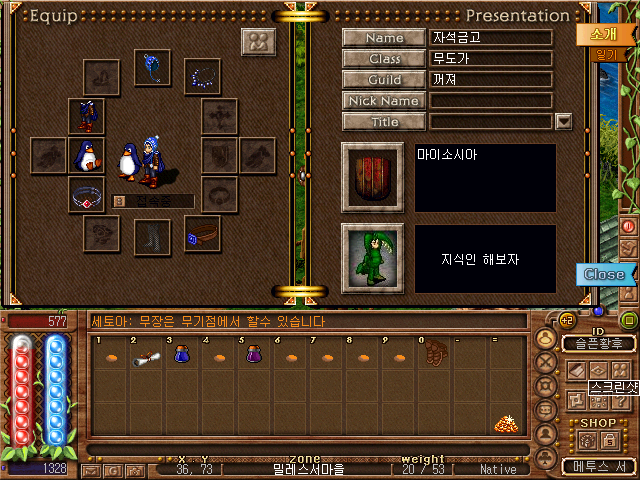The height and width of the screenshot is (480, 640).
Task: Close the character info window
Action: [604, 274]
